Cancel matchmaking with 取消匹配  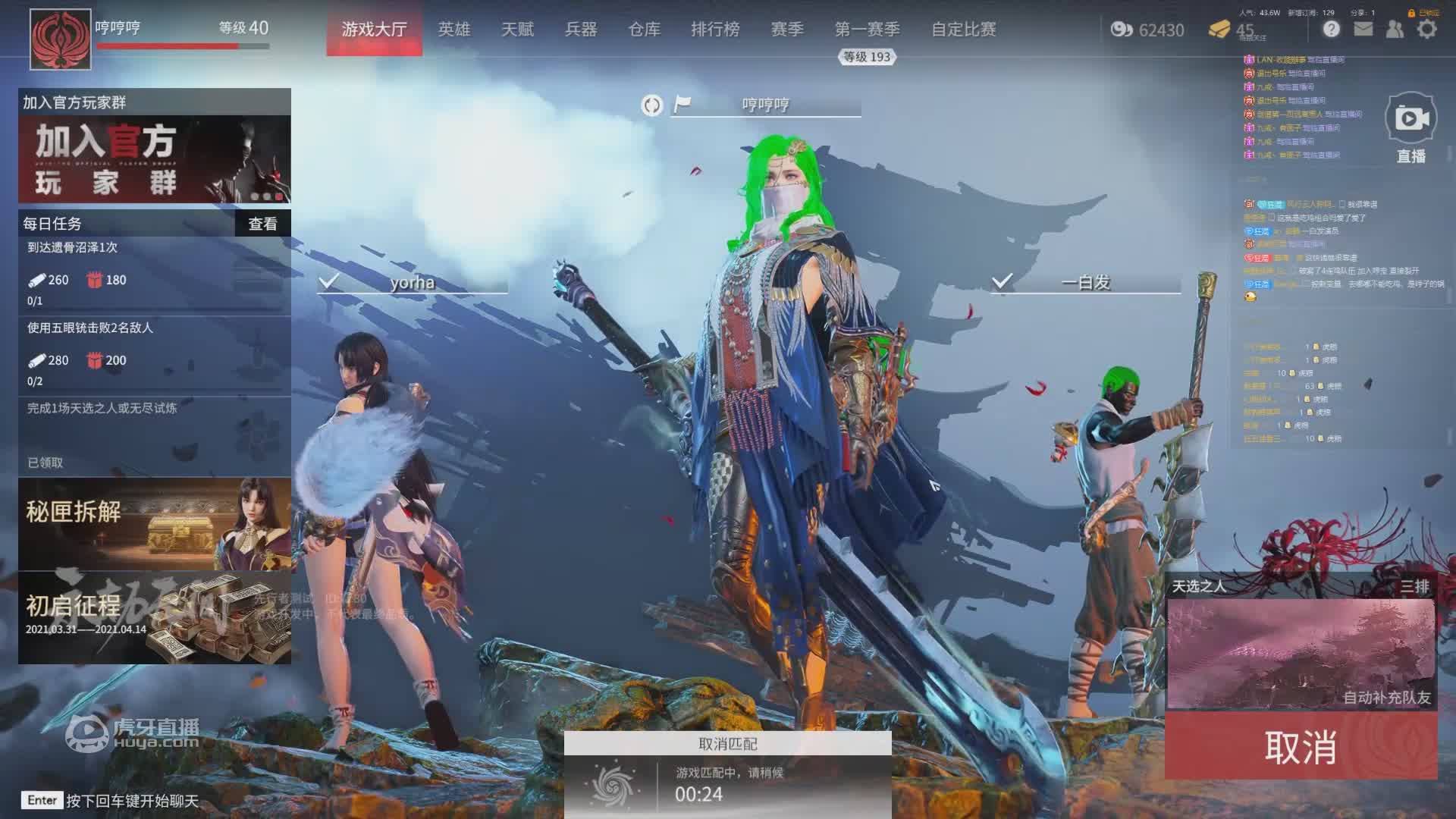[727, 744]
